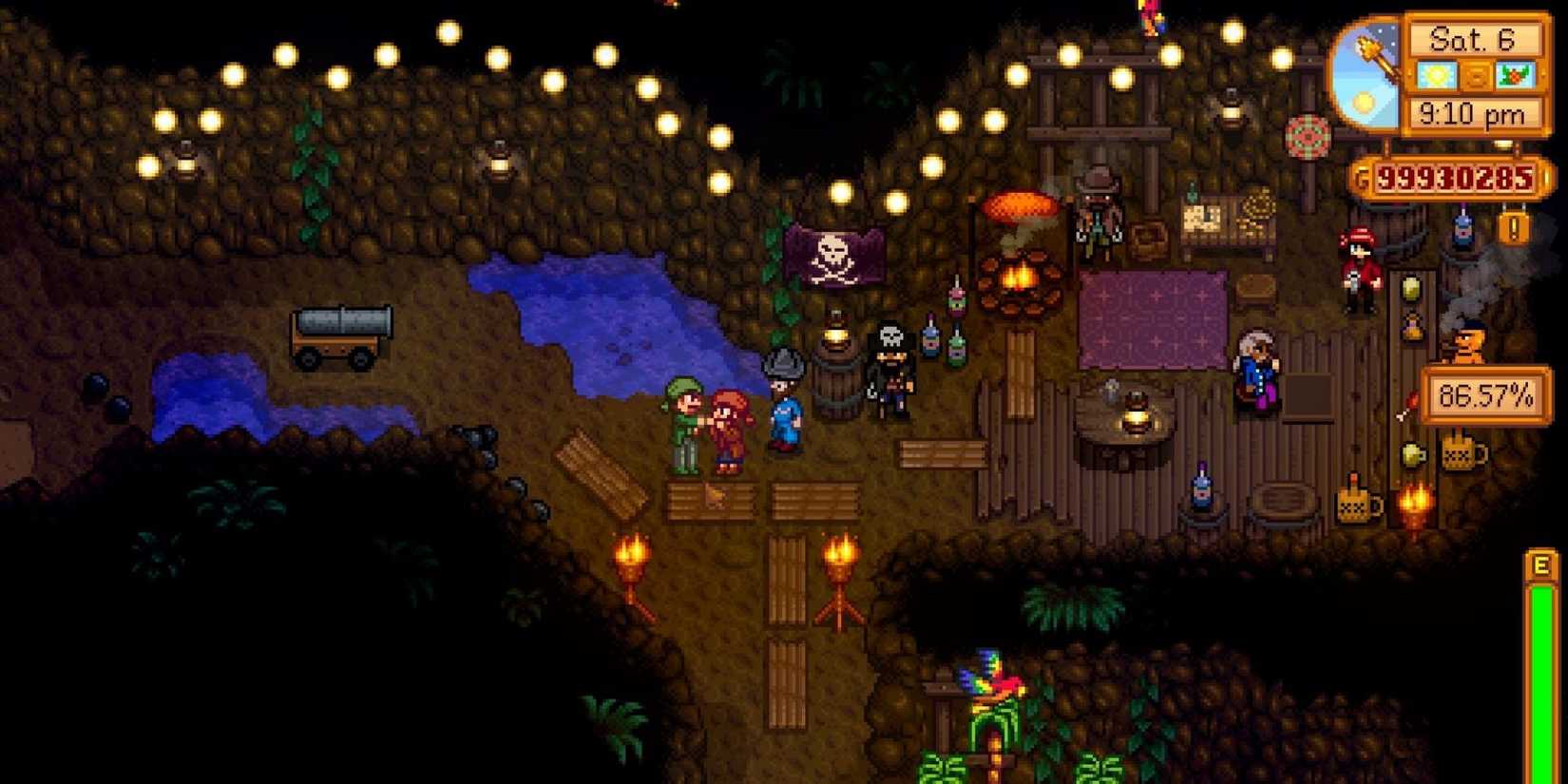Expand the 9:10 pm time display
Image resolution: width=1568 pixels, height=784 pixels.
click(x=1475, y=114)
